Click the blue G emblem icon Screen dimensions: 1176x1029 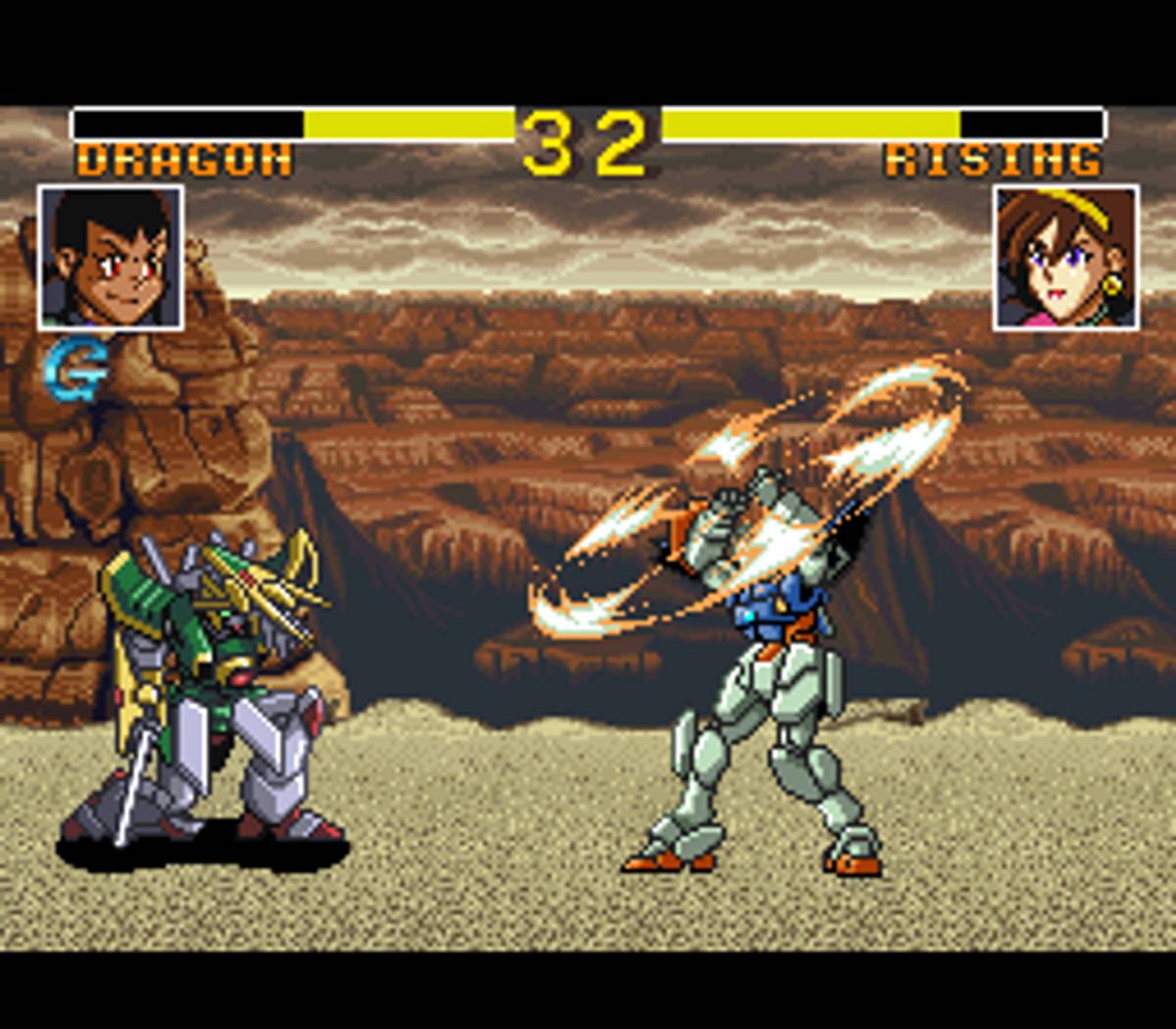tap(73, 370)
